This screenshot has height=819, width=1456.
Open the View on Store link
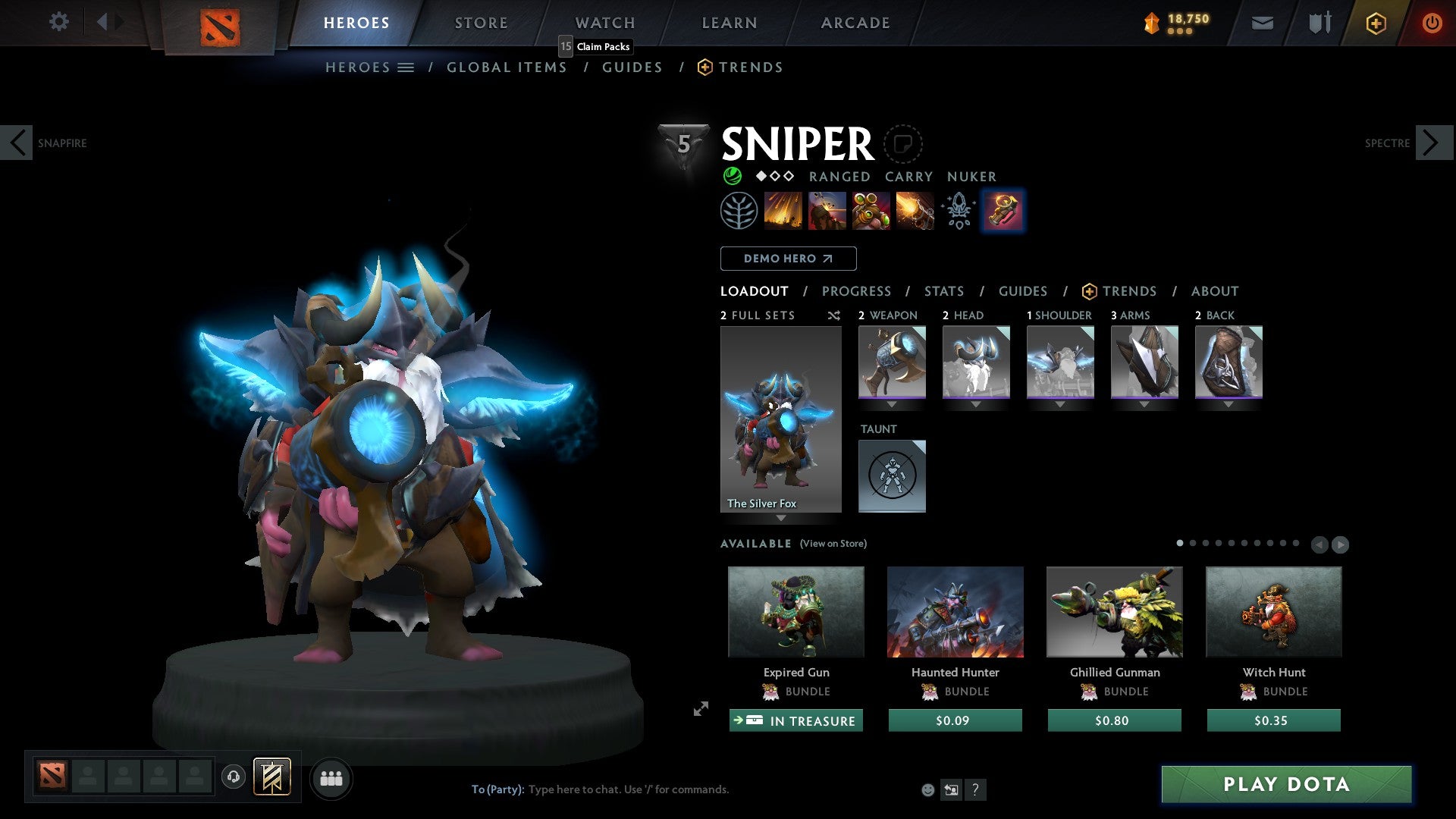[x=833, y=544]
